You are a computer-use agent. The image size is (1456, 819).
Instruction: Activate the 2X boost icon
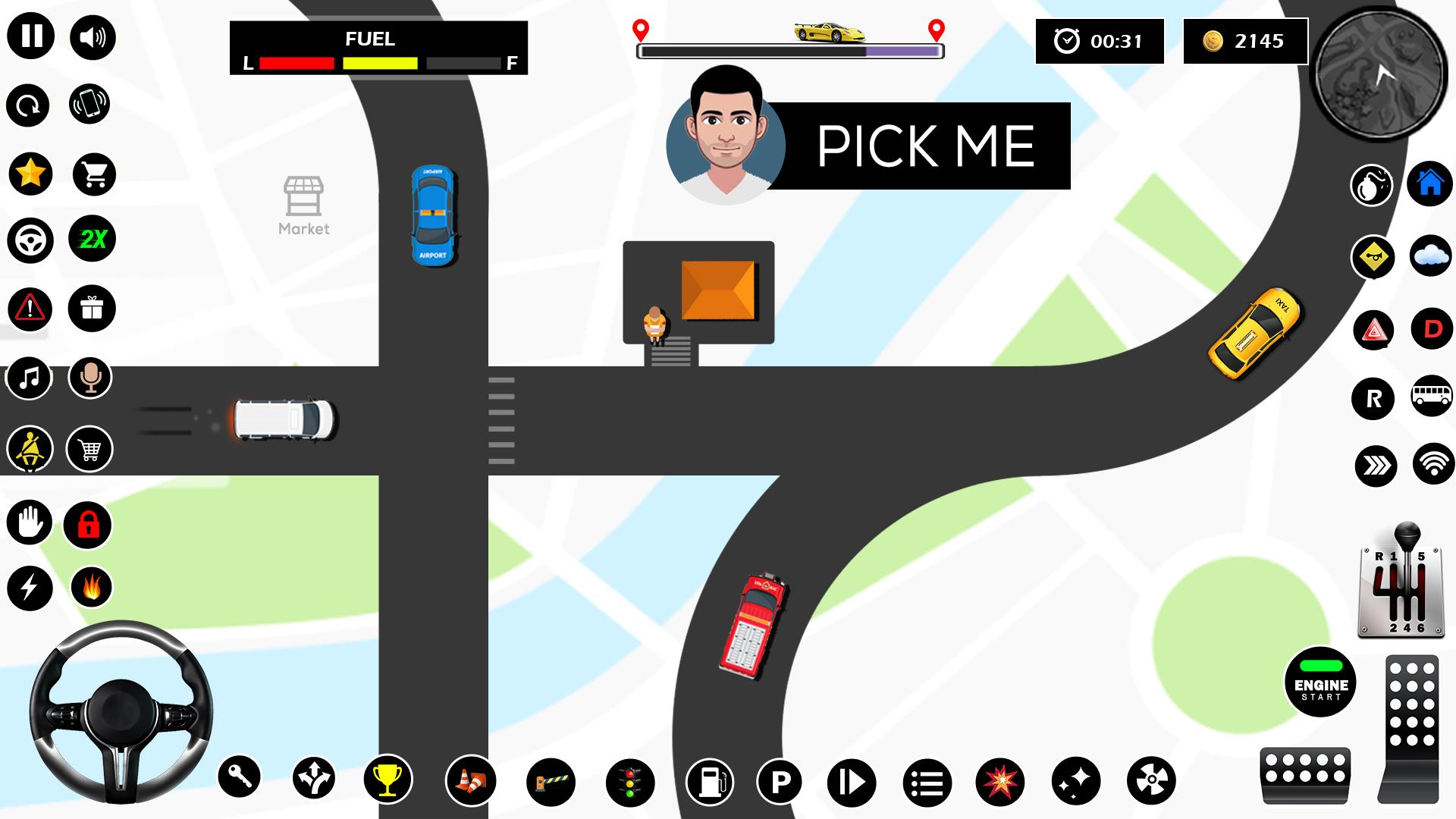[93, 240]
